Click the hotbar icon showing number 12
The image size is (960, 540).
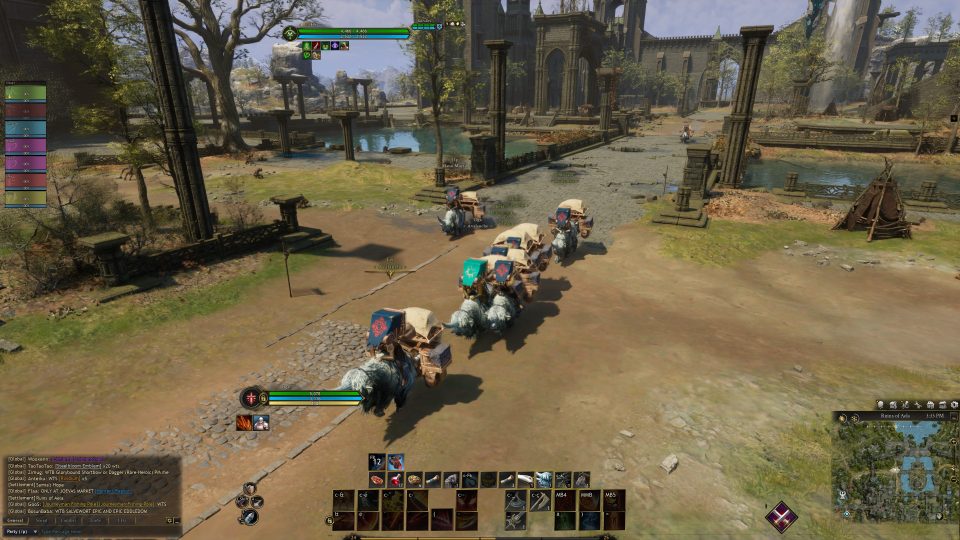coord(378,461)
